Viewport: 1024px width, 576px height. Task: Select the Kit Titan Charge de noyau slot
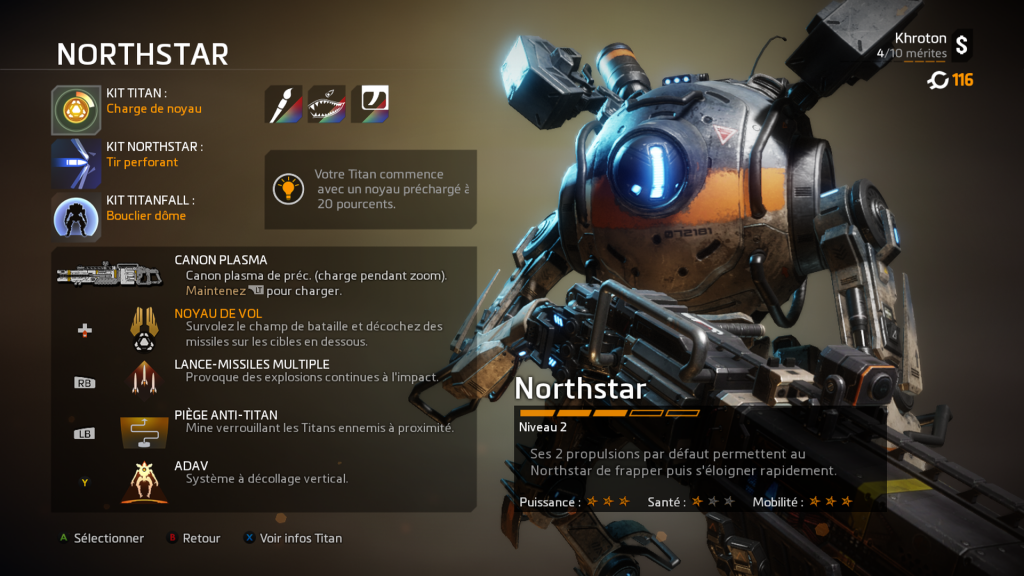click(x=77, y=110)
